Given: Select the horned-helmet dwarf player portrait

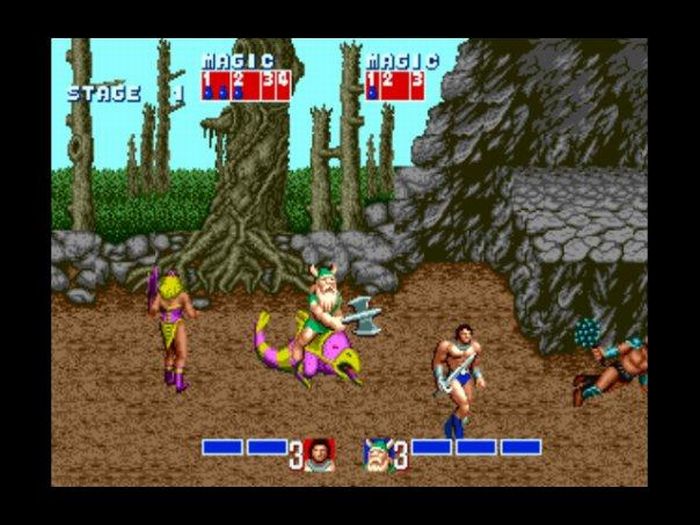Looking at the screenshot, I should pyautogui.click(x=377, y=453).
